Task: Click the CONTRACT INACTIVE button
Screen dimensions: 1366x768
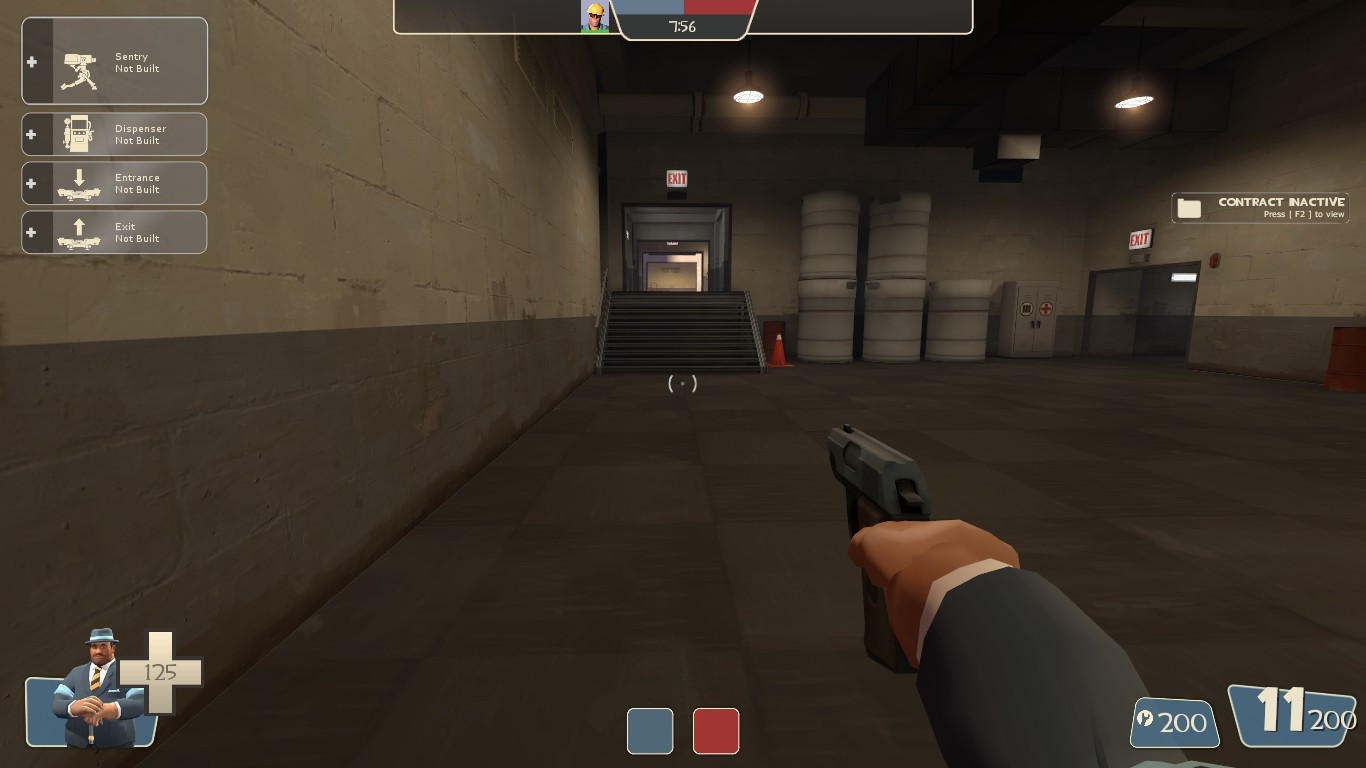Action: [1281, 201]
